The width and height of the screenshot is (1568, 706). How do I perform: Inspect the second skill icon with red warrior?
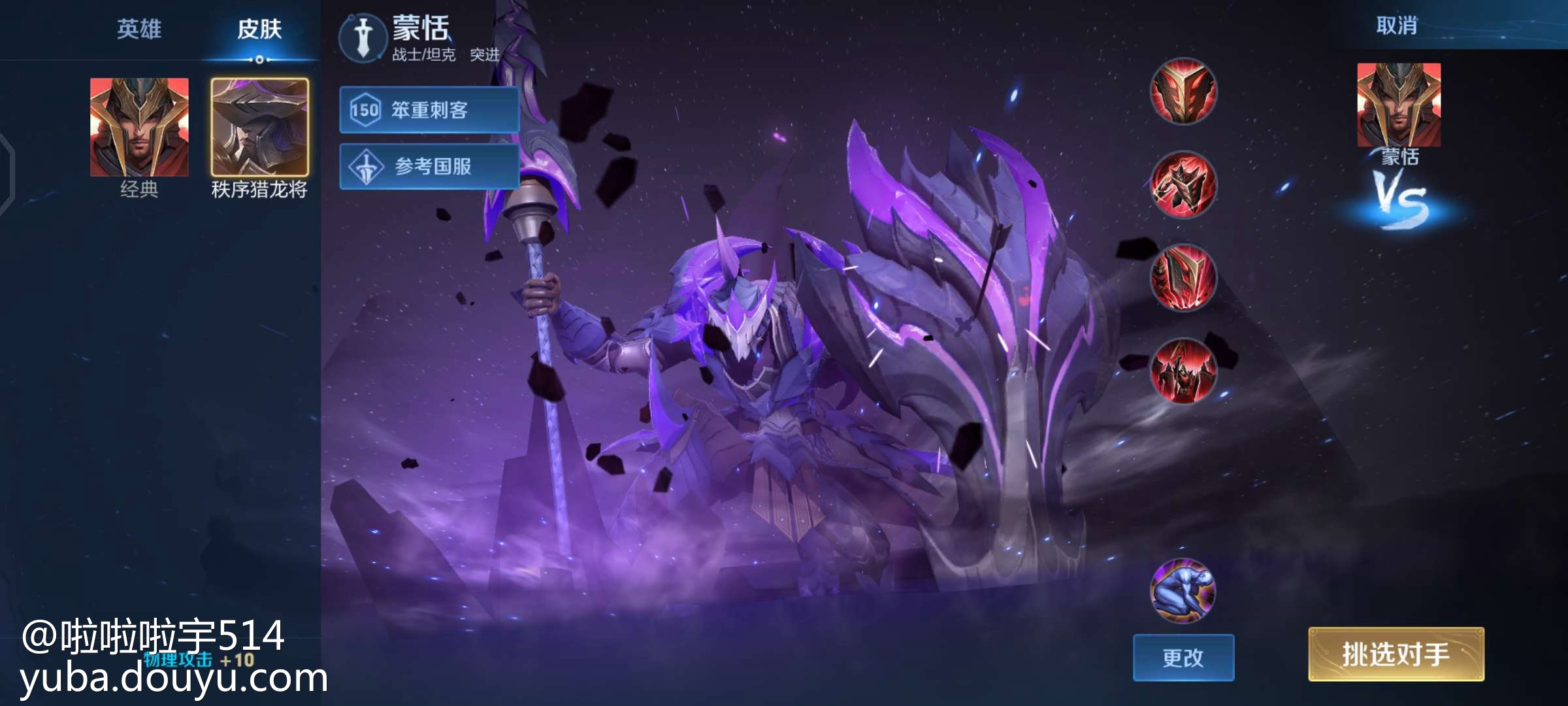(1183, 185)
